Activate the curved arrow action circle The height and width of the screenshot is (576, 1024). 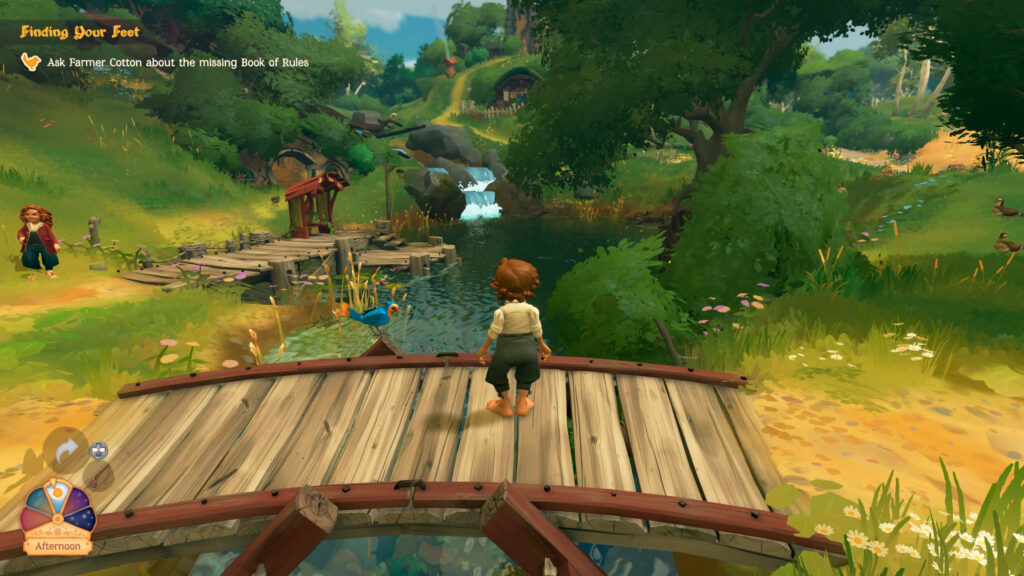point(65,450)
